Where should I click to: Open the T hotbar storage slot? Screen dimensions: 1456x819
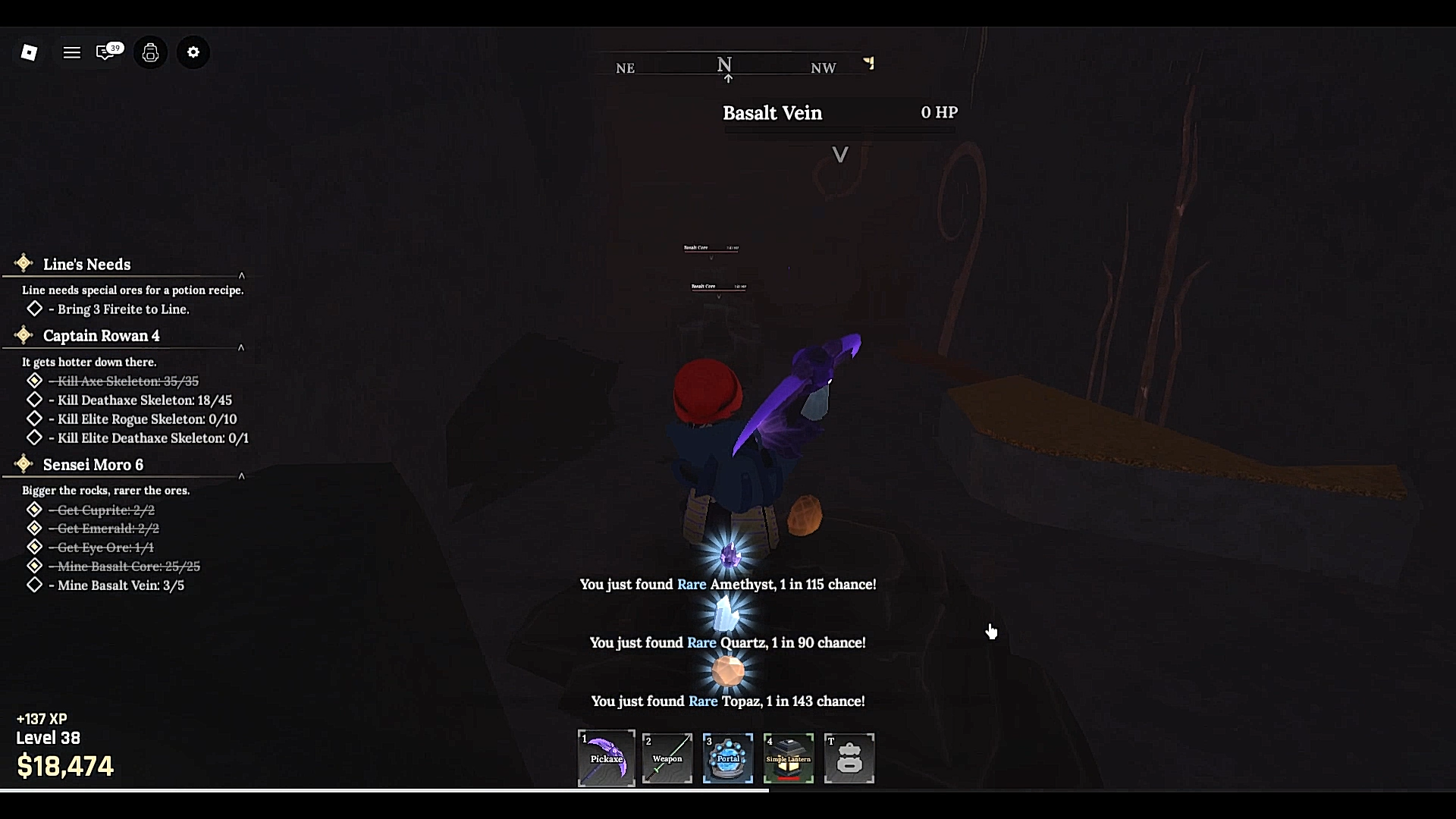(x=849, y=758)
